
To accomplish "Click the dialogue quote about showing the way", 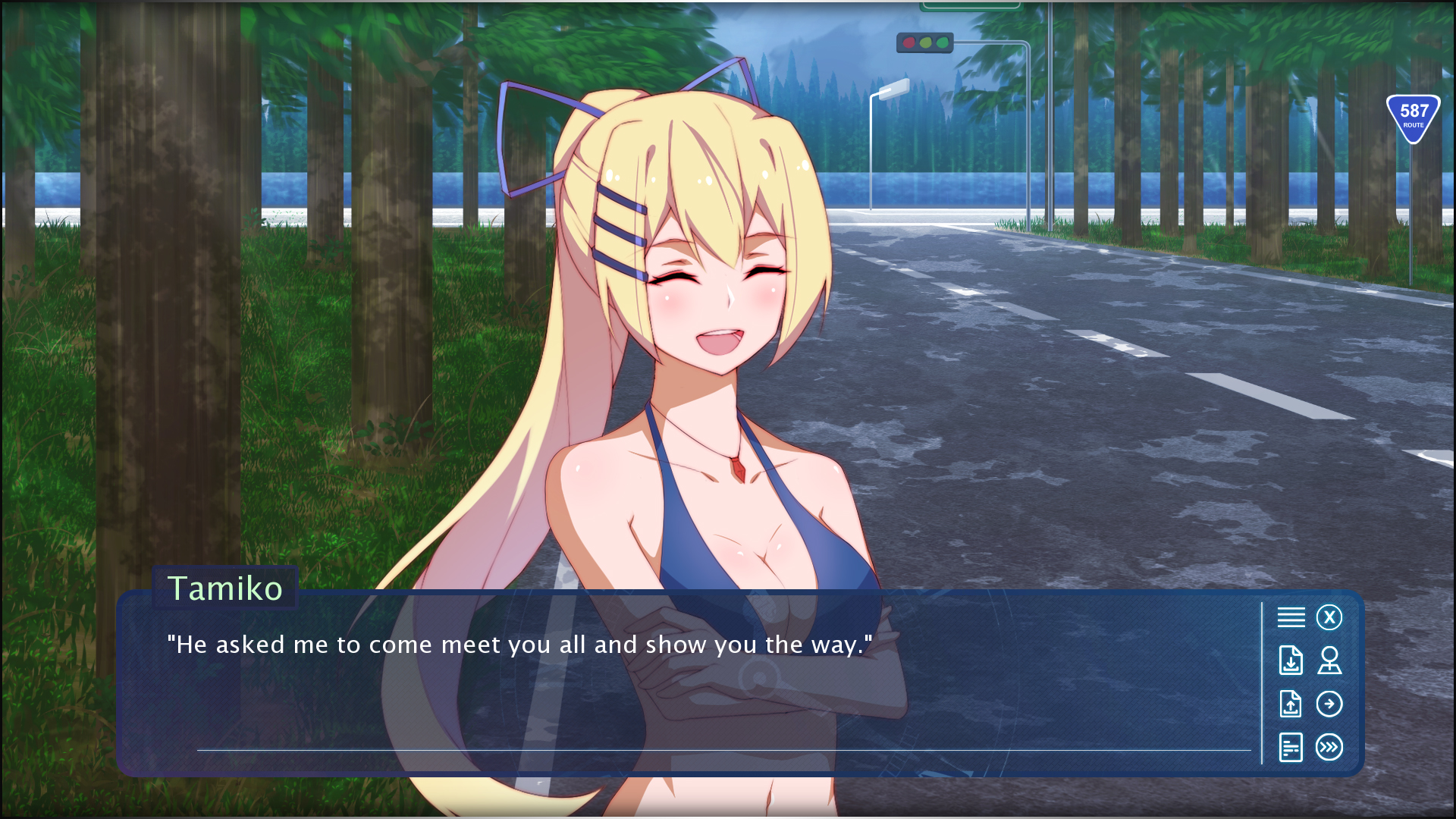I will [519, 645].
